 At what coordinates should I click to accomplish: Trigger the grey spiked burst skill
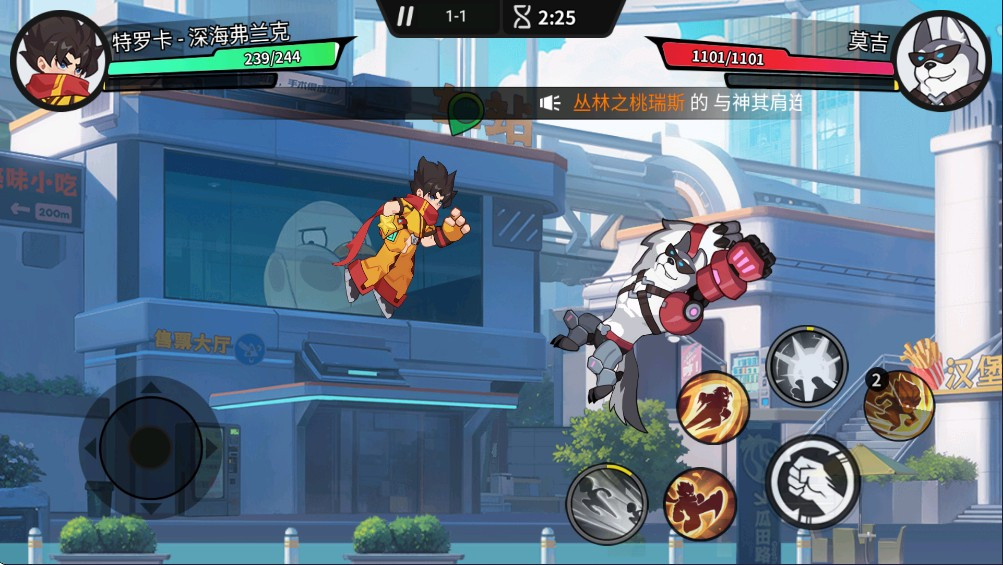(806, 366)
